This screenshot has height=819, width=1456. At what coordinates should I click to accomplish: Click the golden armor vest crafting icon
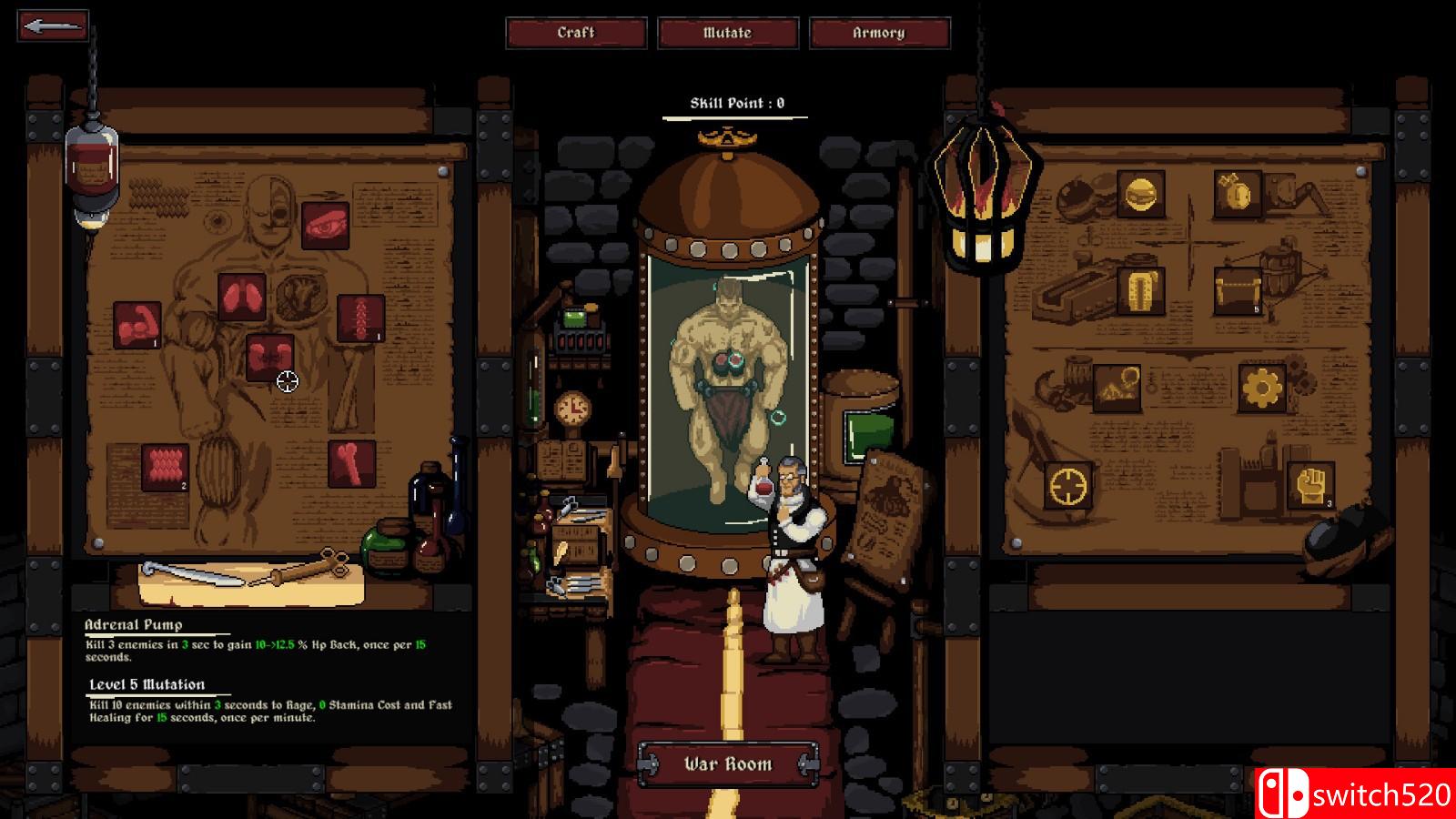click(x=1141, y=292)
